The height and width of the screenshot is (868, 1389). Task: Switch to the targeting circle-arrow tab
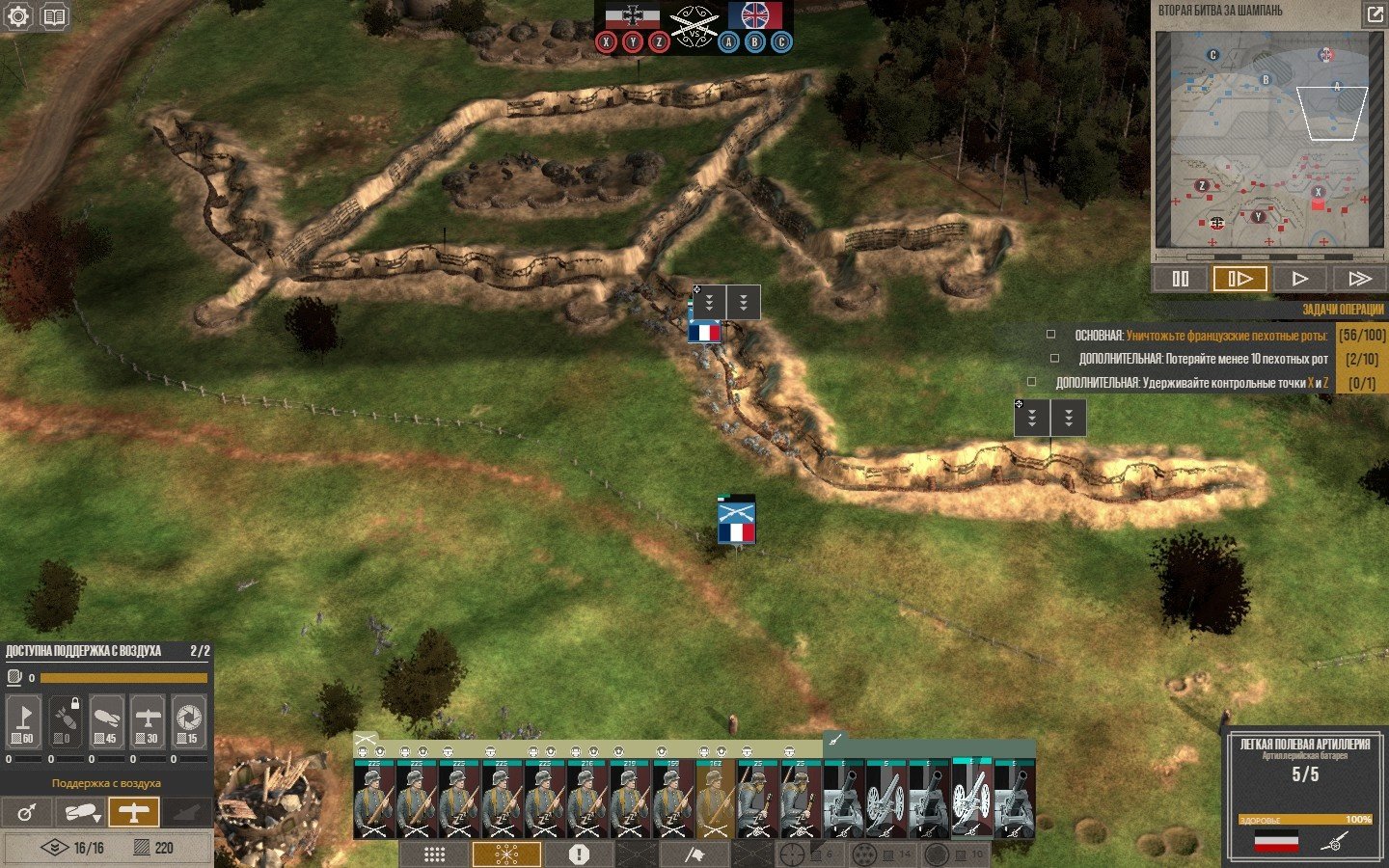(27, 812)
